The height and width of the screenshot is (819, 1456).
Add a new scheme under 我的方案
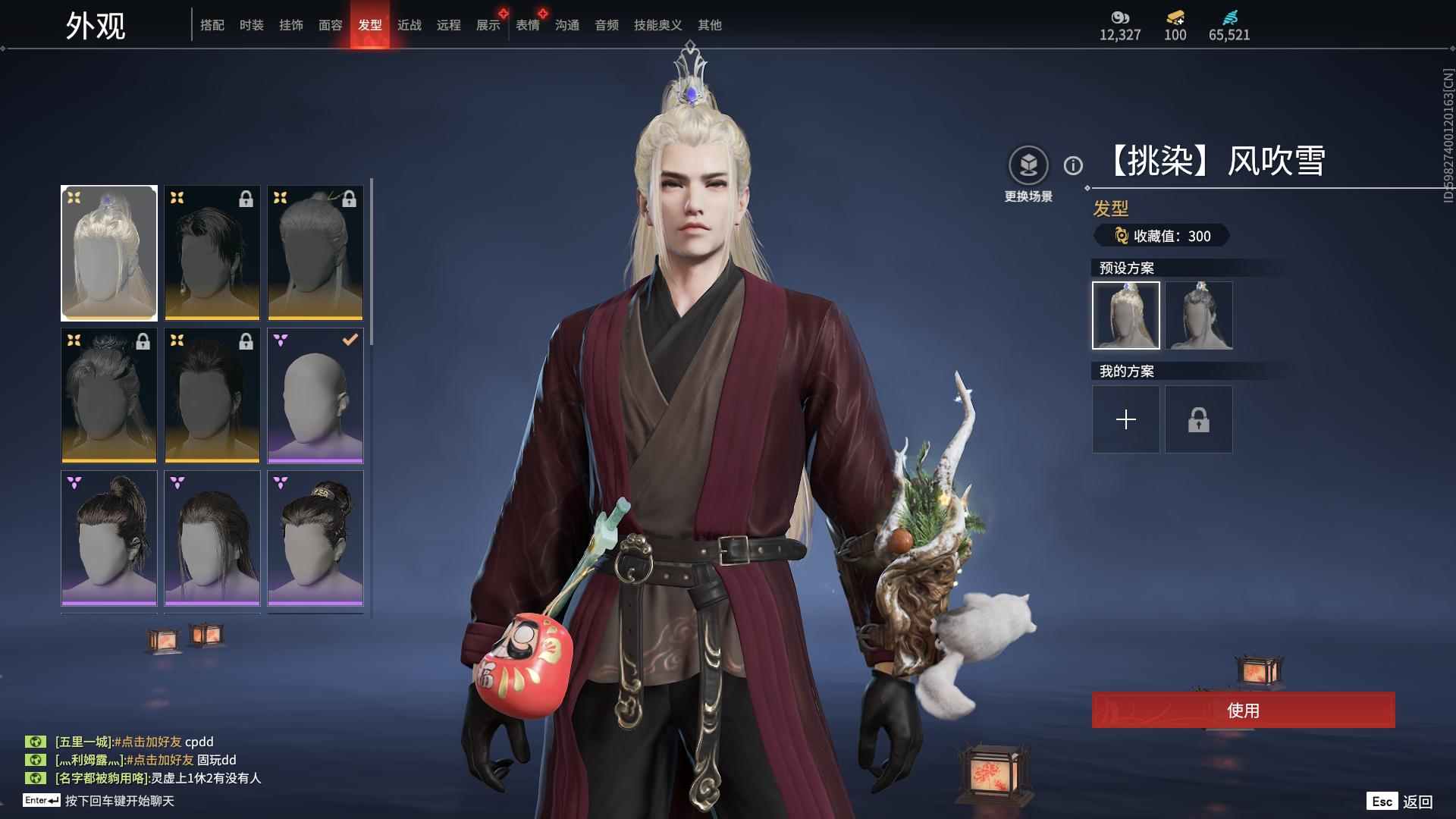(x=1125, y=419)
